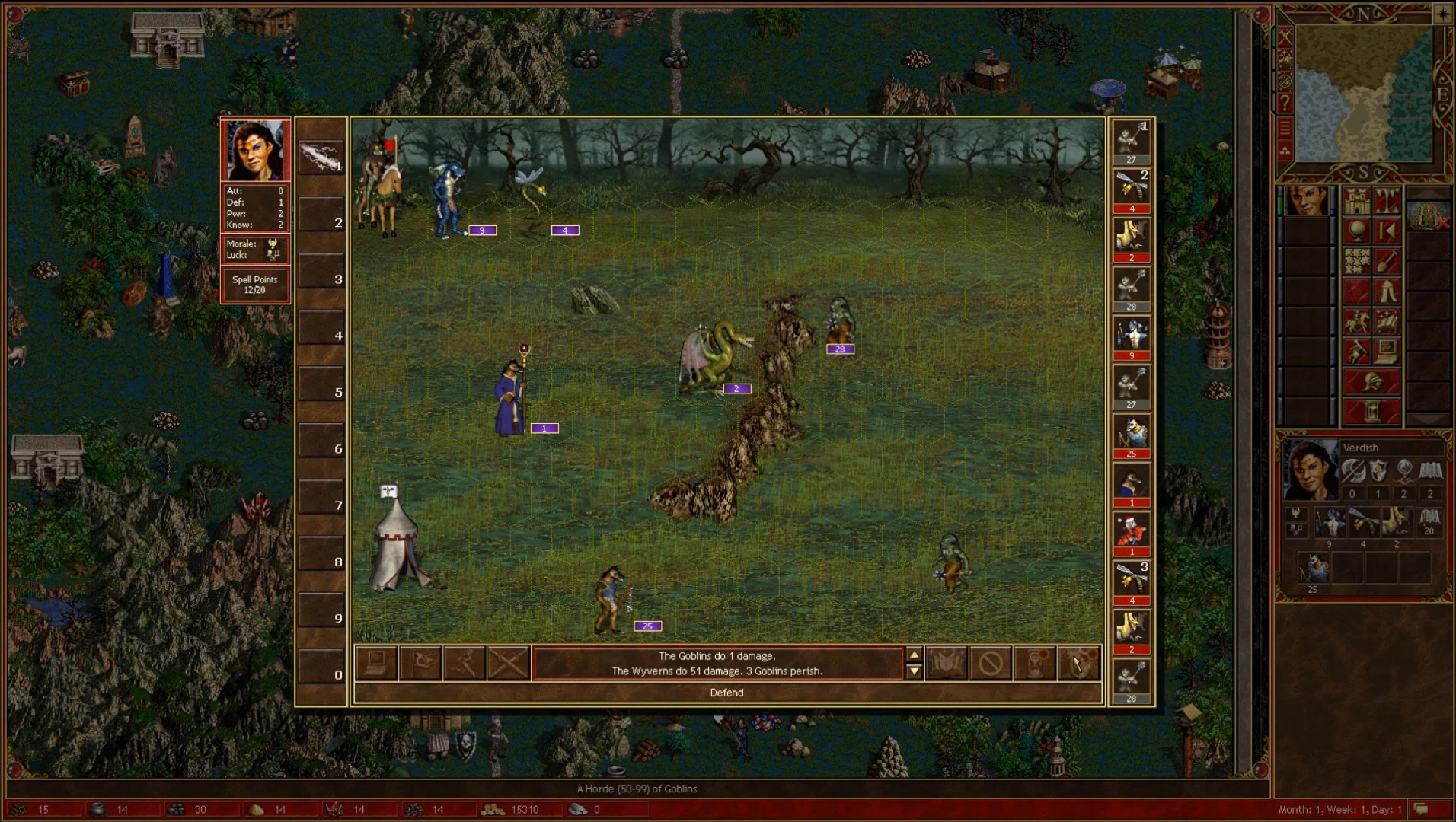This screenshot has height=822, width=1456.
Task: Click the dig shovel icon
Action: [1387, 261]
